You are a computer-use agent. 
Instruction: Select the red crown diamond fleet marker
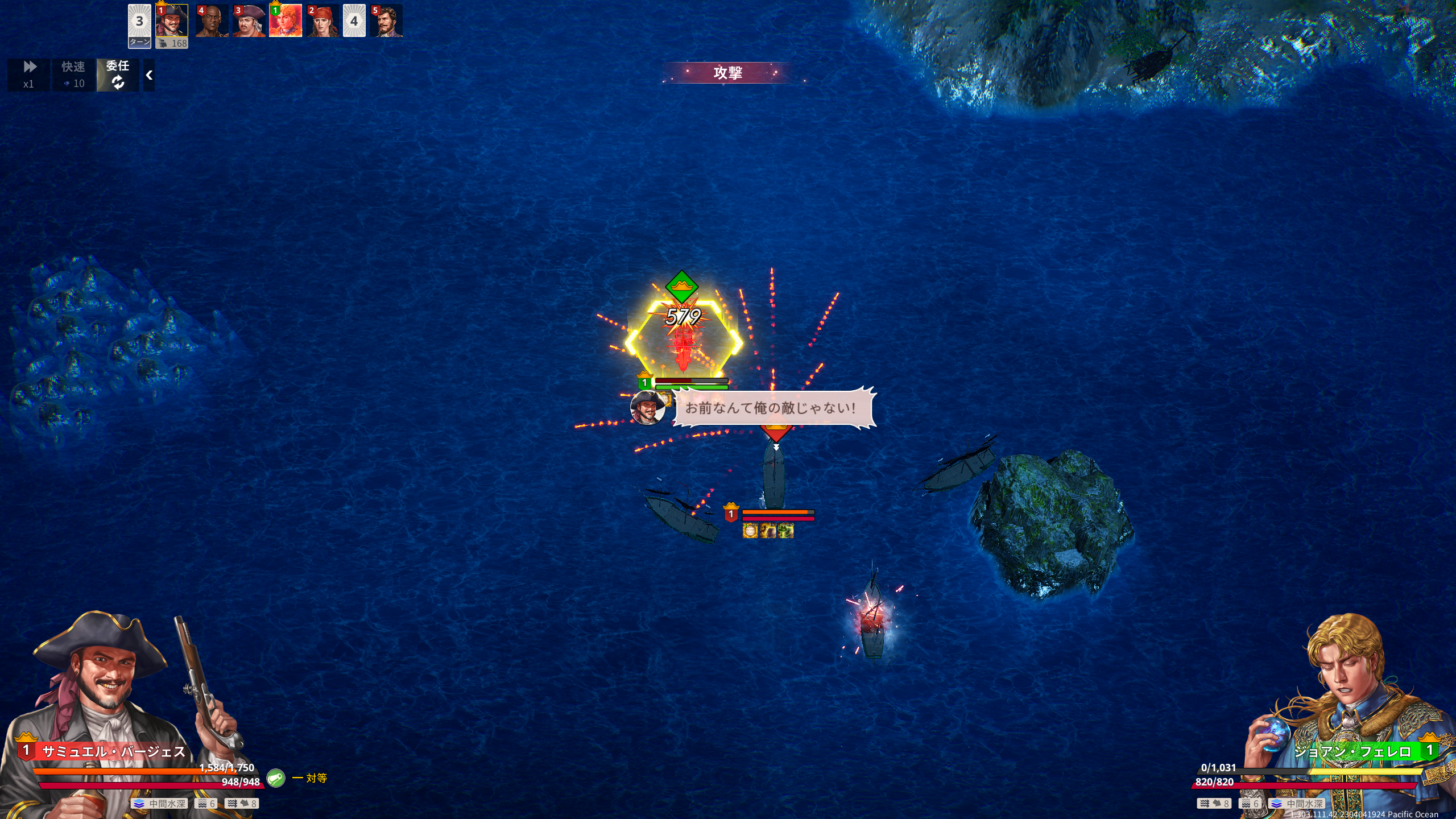776,431
